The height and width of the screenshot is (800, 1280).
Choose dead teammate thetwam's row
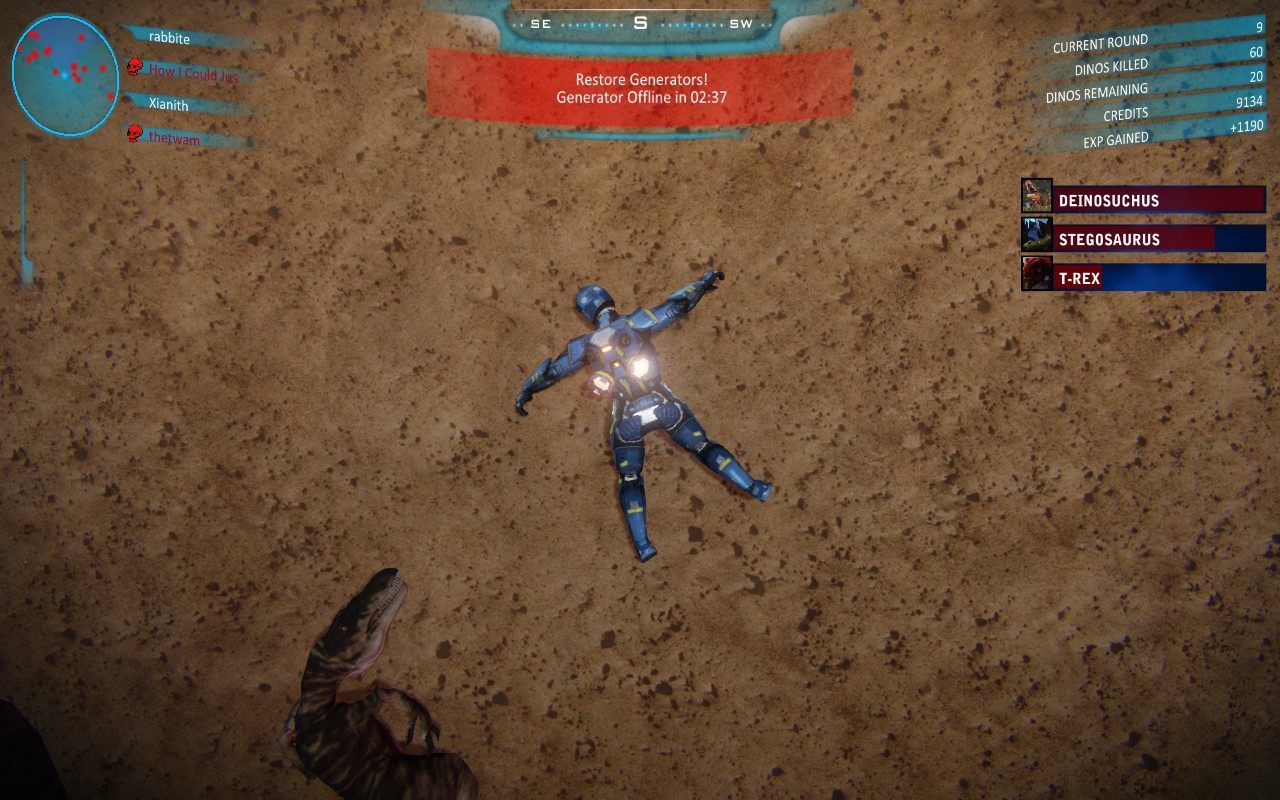coord(174,139)
